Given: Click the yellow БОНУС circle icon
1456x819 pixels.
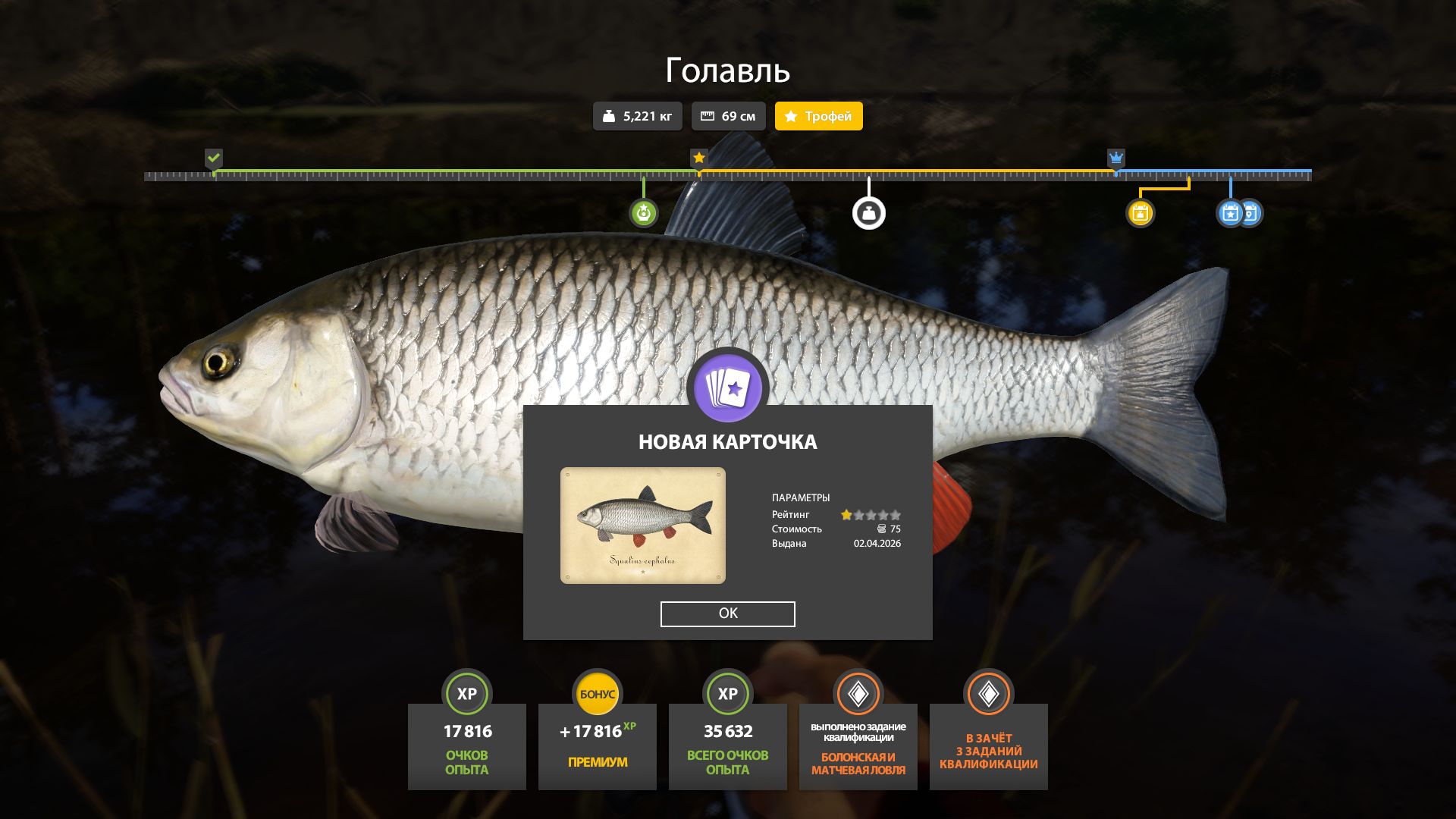Looking at the screenshot, I should point(597,692).
